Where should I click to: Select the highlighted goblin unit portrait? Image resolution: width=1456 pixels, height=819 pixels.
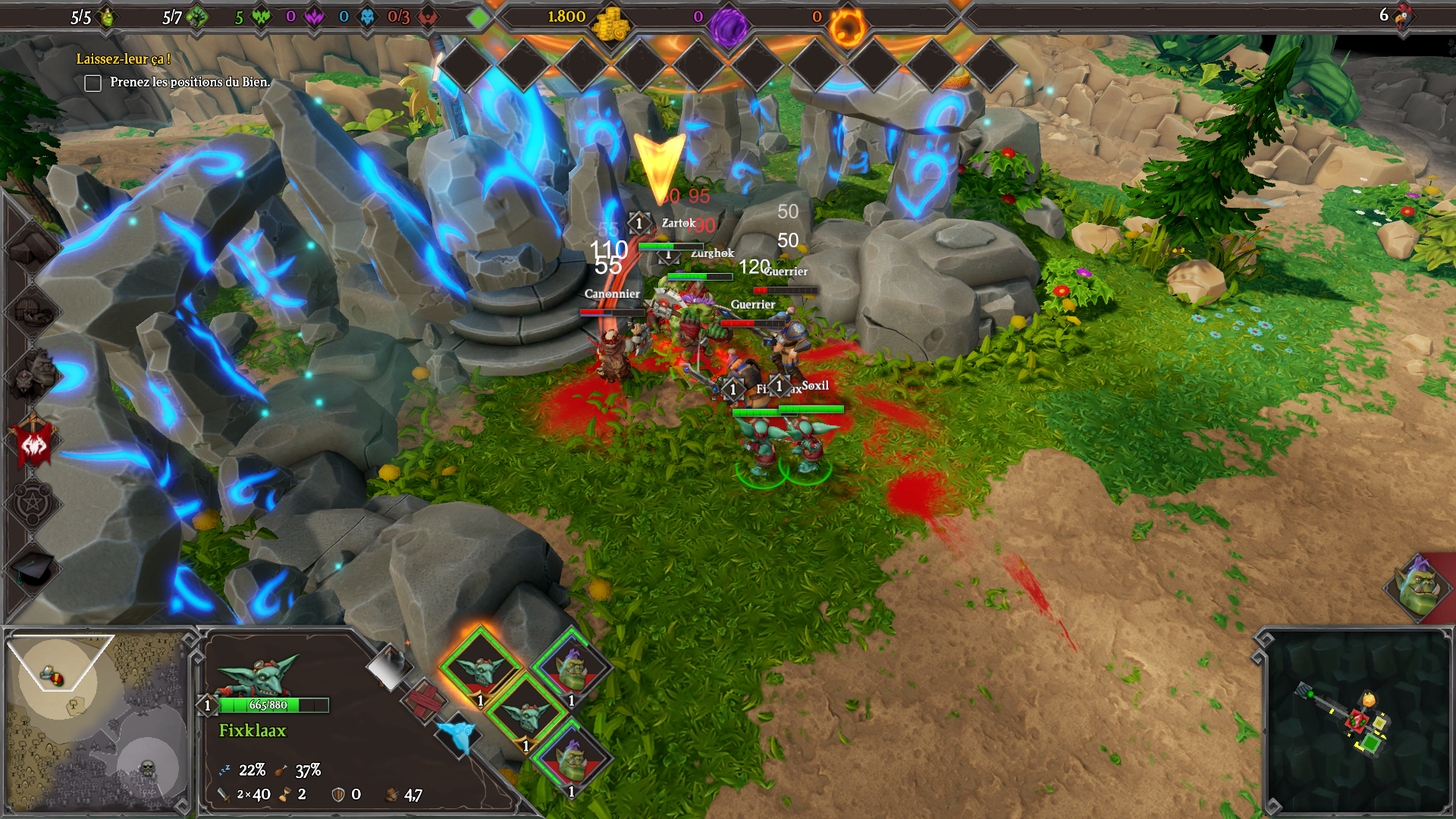[x=481, y=669]
